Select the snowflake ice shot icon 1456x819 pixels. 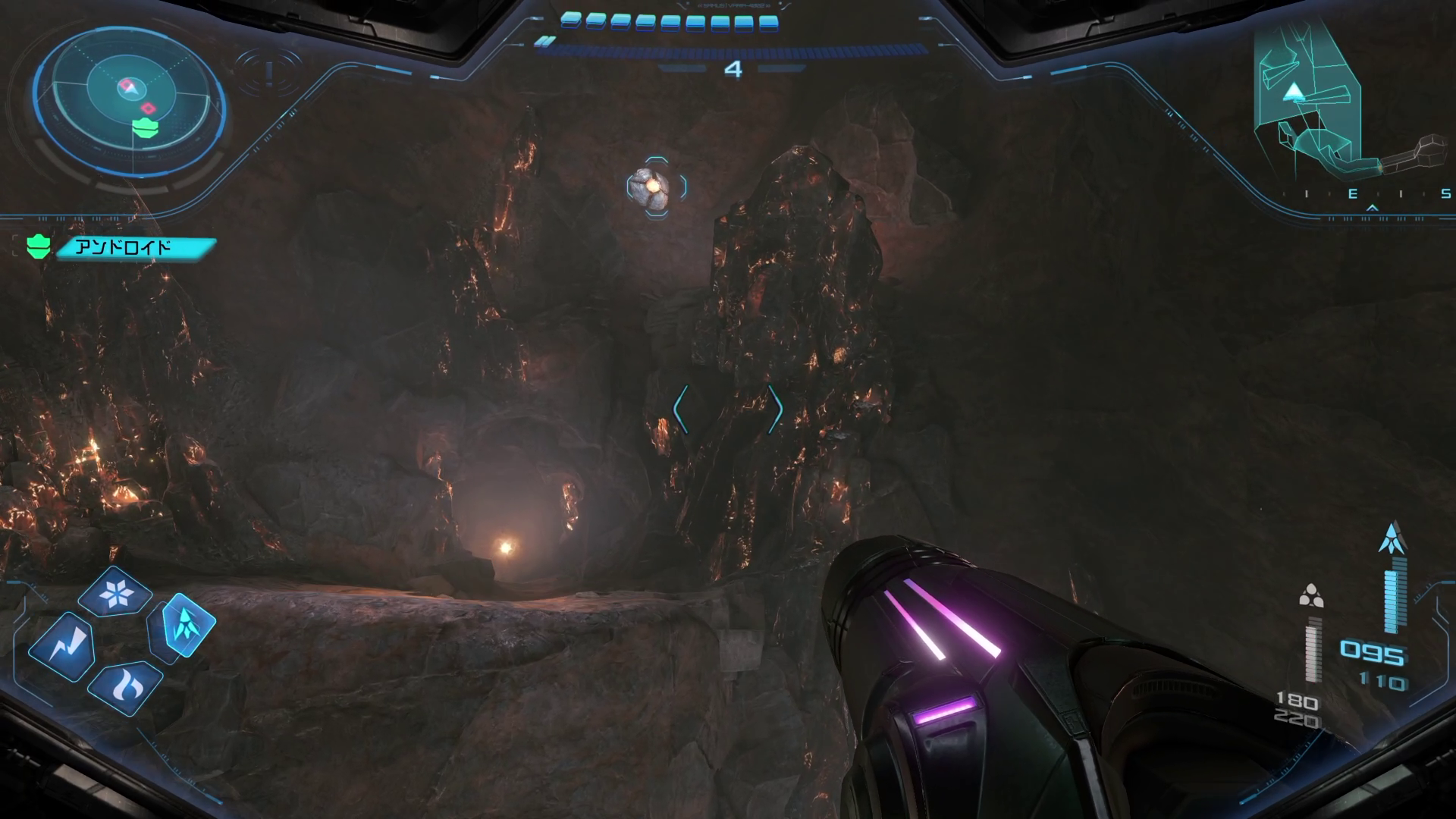click(x=115, y=592)
